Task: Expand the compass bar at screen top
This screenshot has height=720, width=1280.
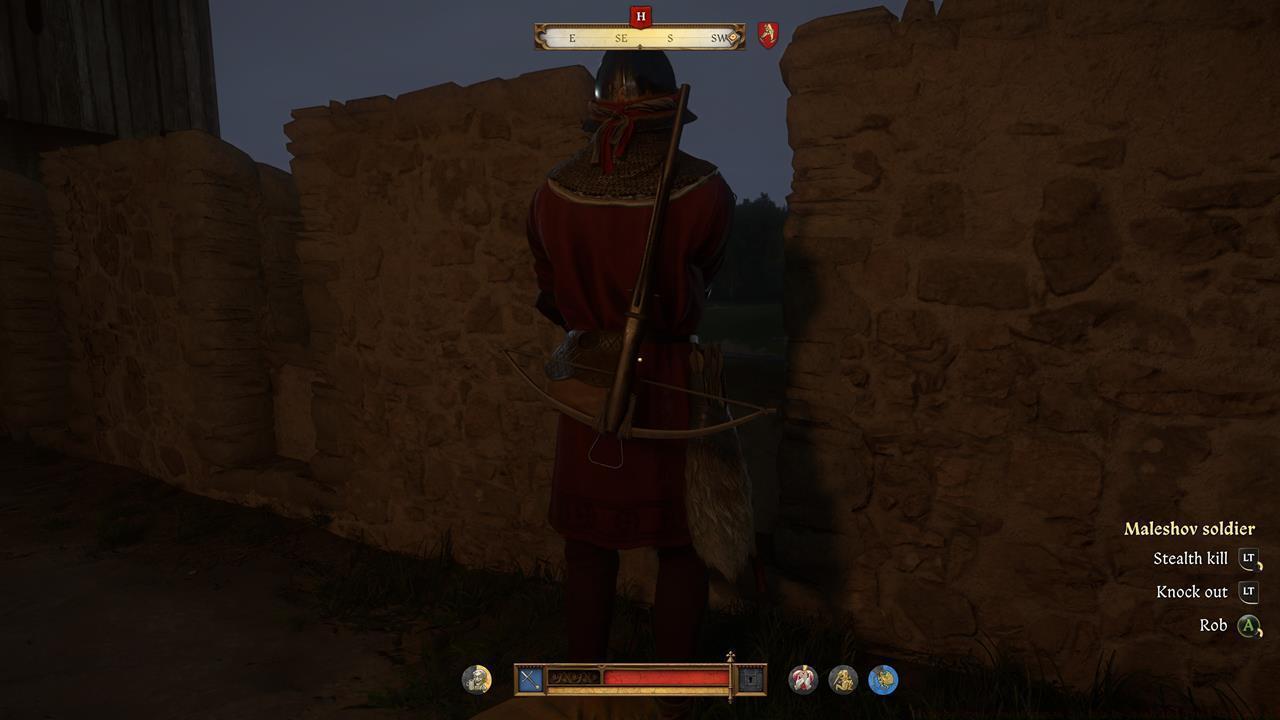Action: point(638,38)
